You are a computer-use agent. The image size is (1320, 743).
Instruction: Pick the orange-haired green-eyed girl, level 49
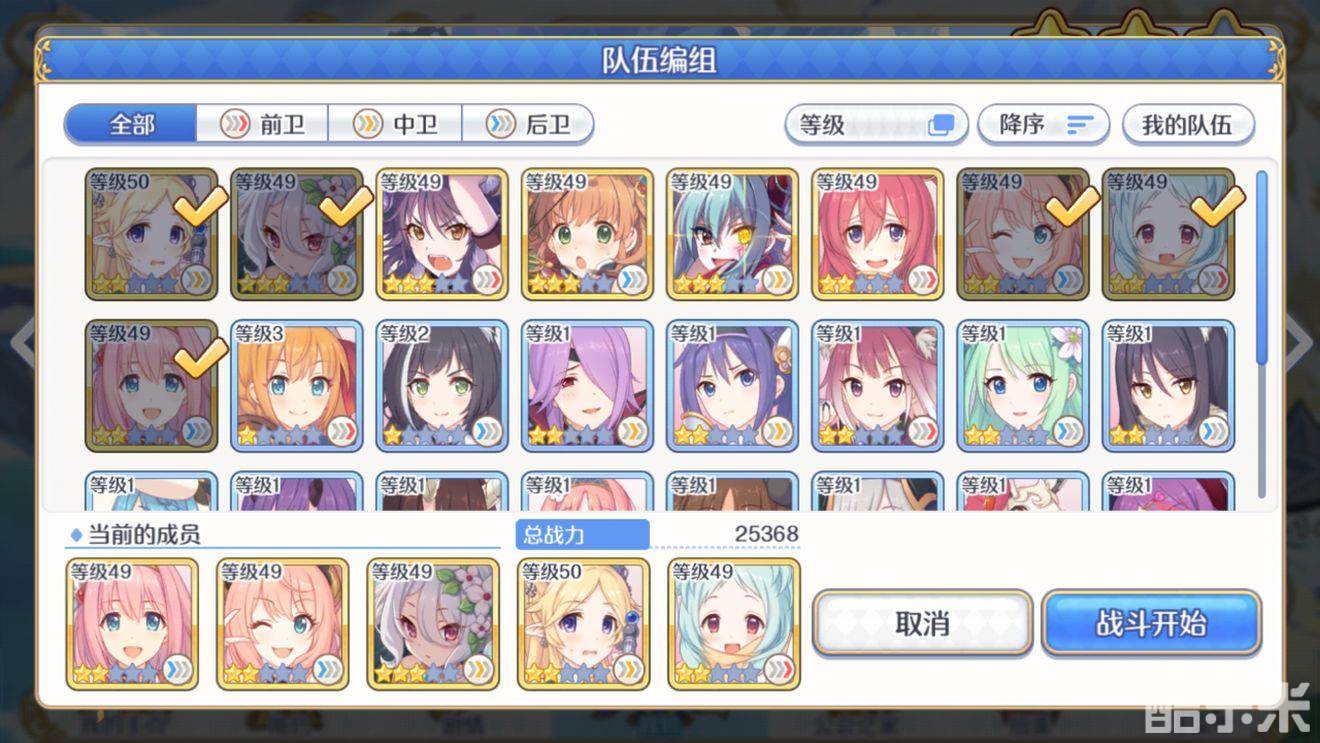pyautogui.click(x=587, y=234)
